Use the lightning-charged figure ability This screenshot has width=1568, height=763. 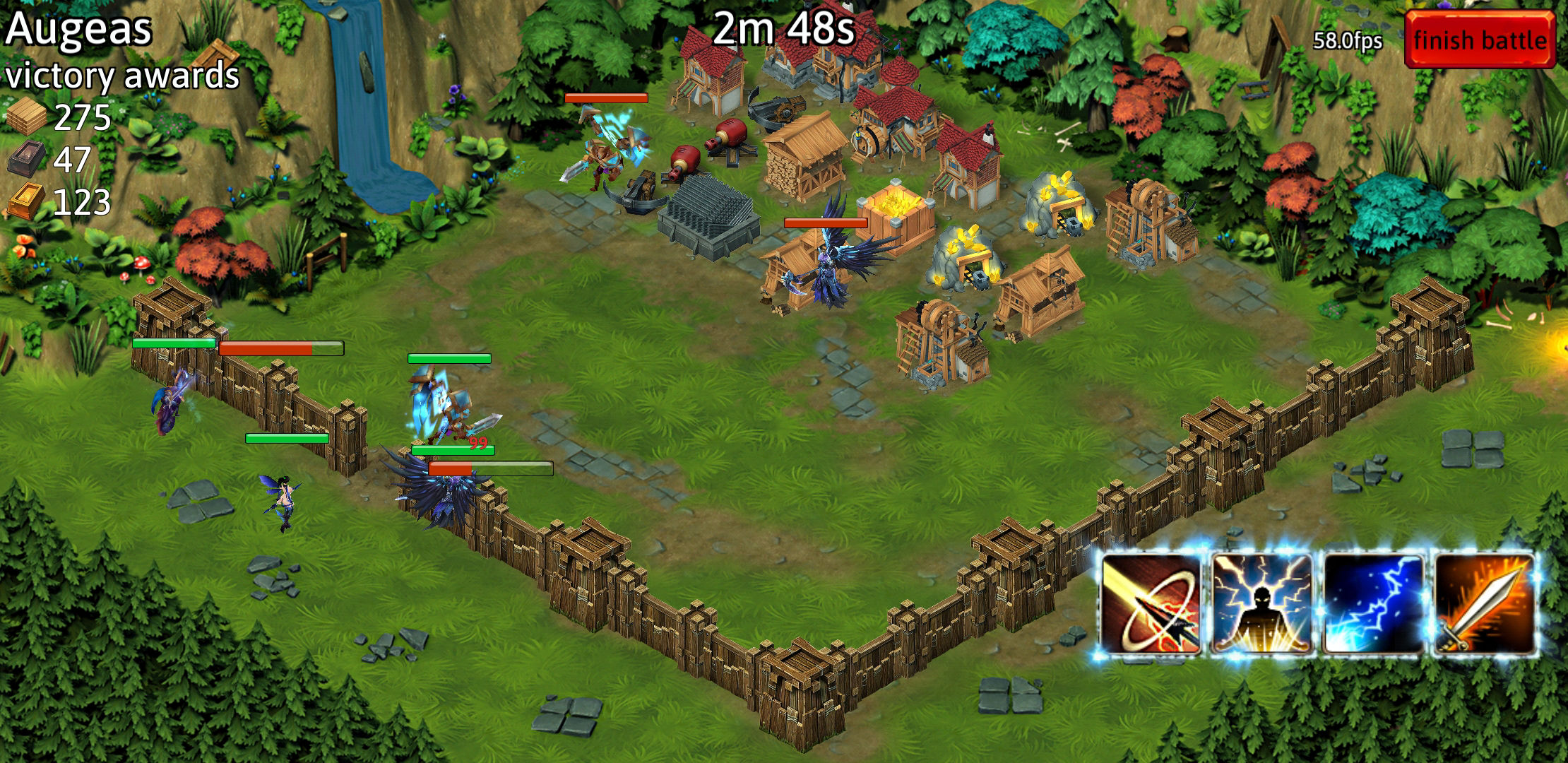pos(1262,605)
